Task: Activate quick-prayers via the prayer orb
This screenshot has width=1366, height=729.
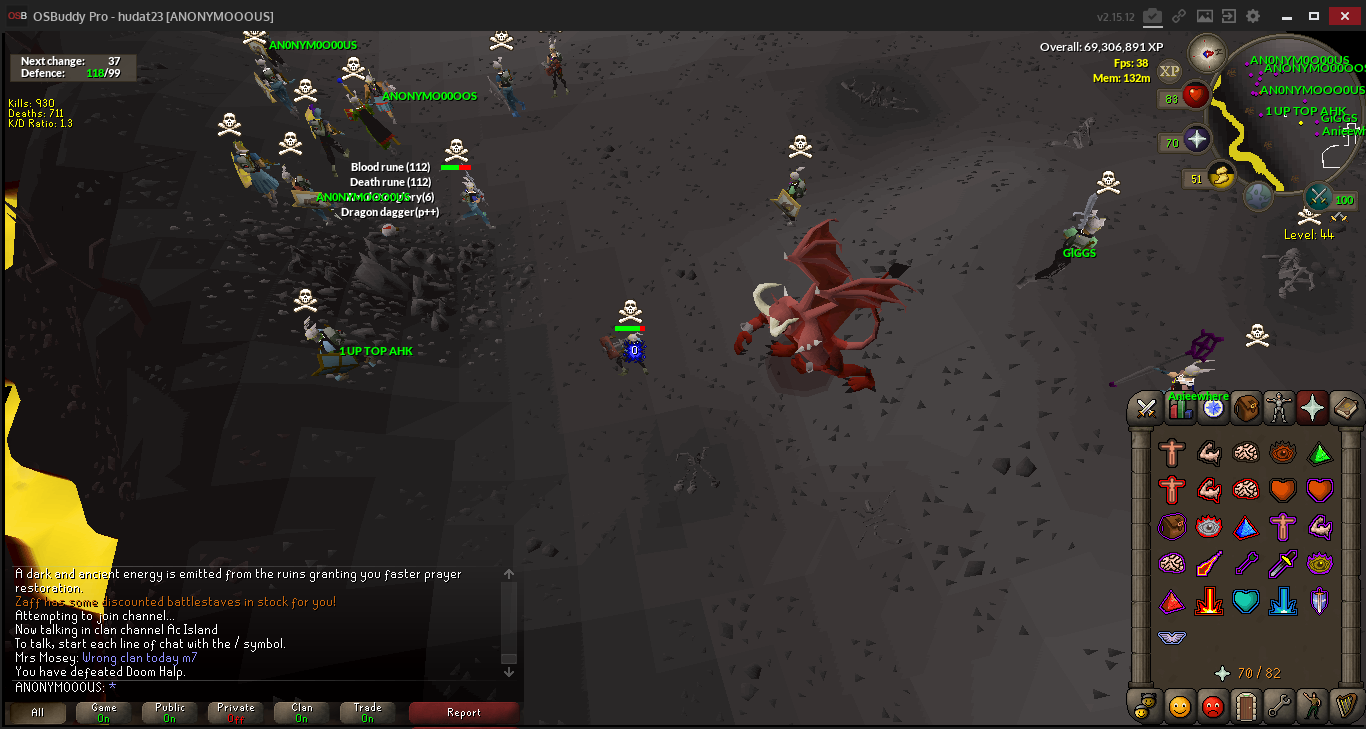Action: point(1197,140)
